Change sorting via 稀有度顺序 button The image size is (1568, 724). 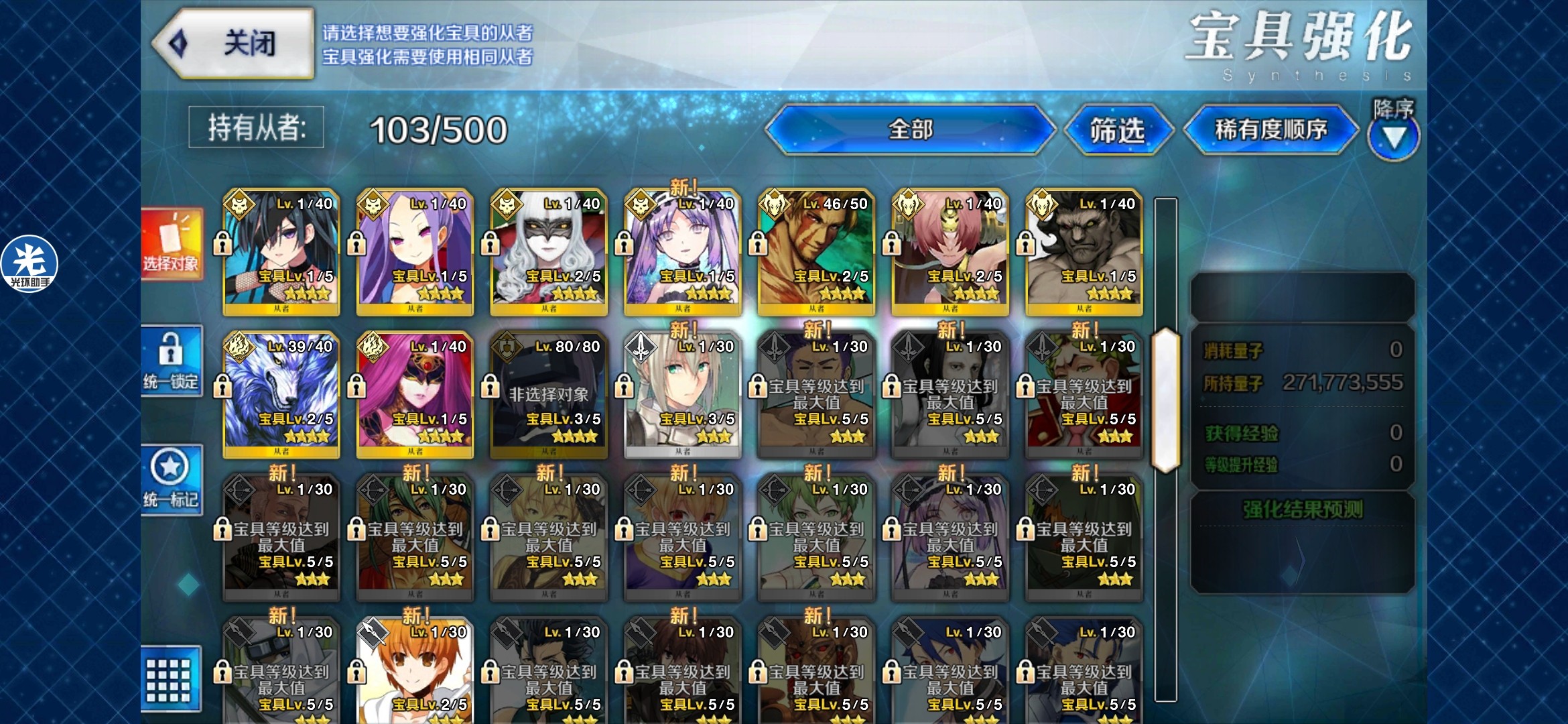pyautogui.click(x=1270, y=129)
